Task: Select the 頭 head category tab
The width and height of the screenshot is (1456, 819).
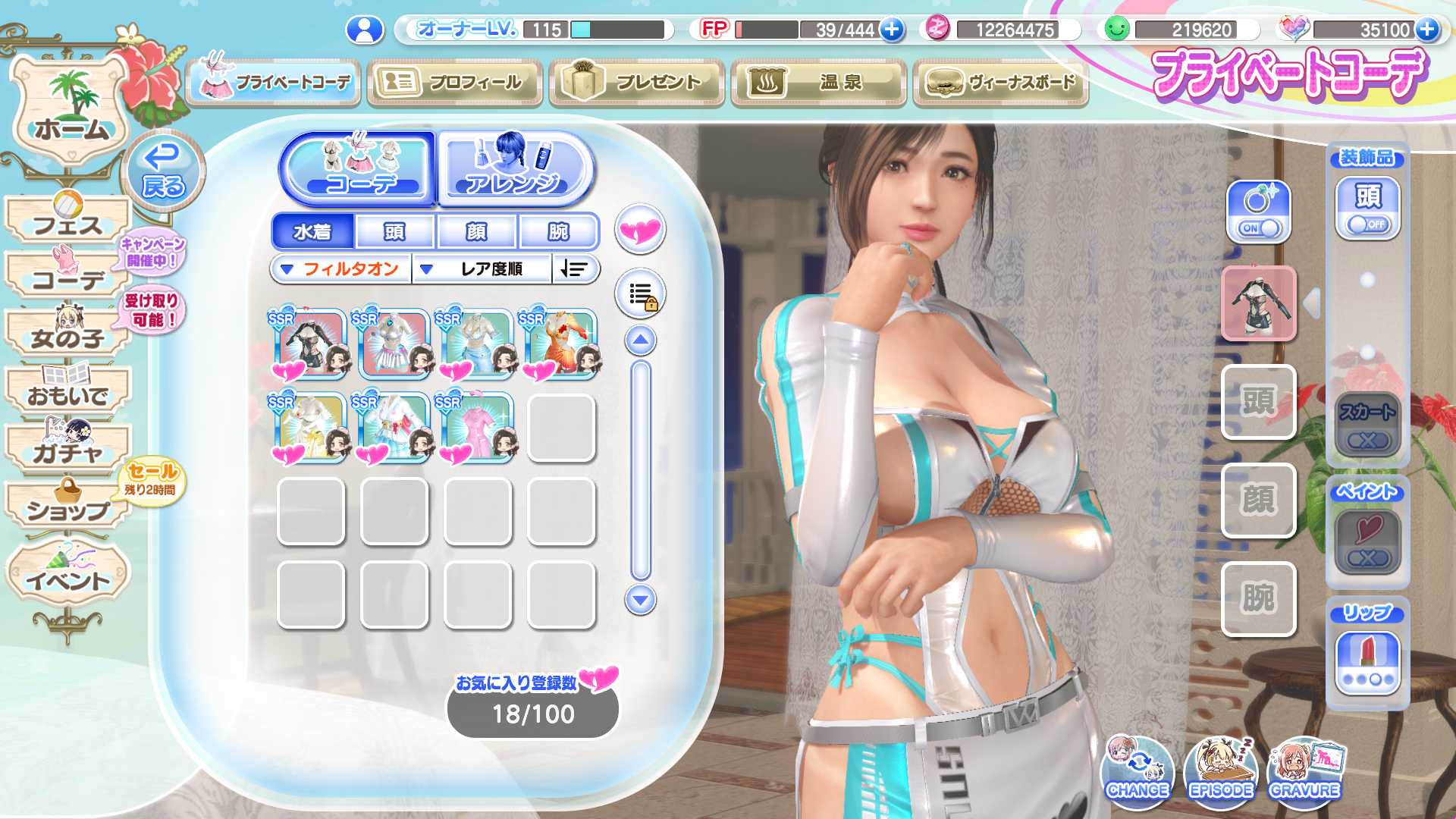Action: 394,231
